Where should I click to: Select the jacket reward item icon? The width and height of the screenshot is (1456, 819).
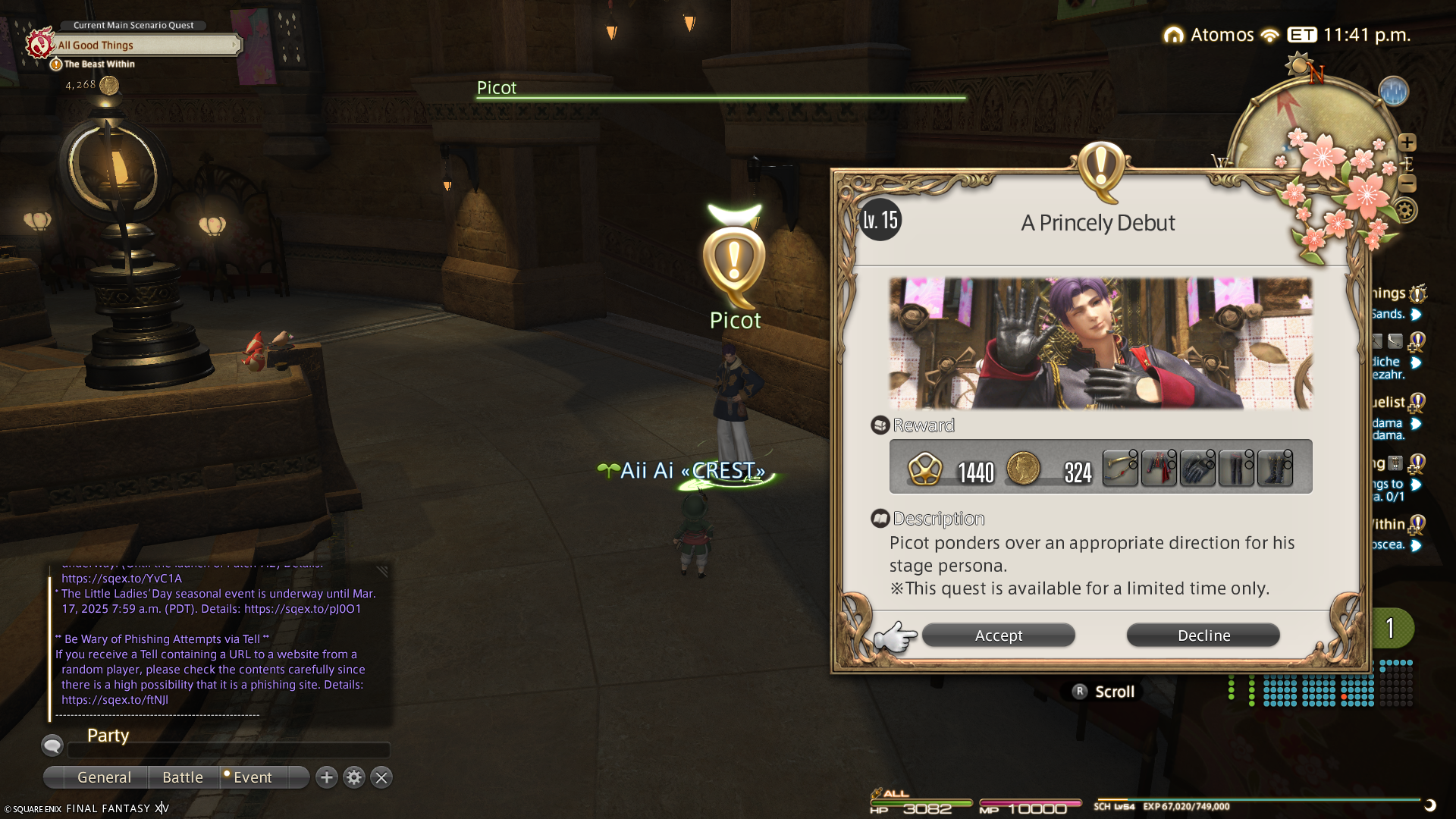click(1159, 468)
